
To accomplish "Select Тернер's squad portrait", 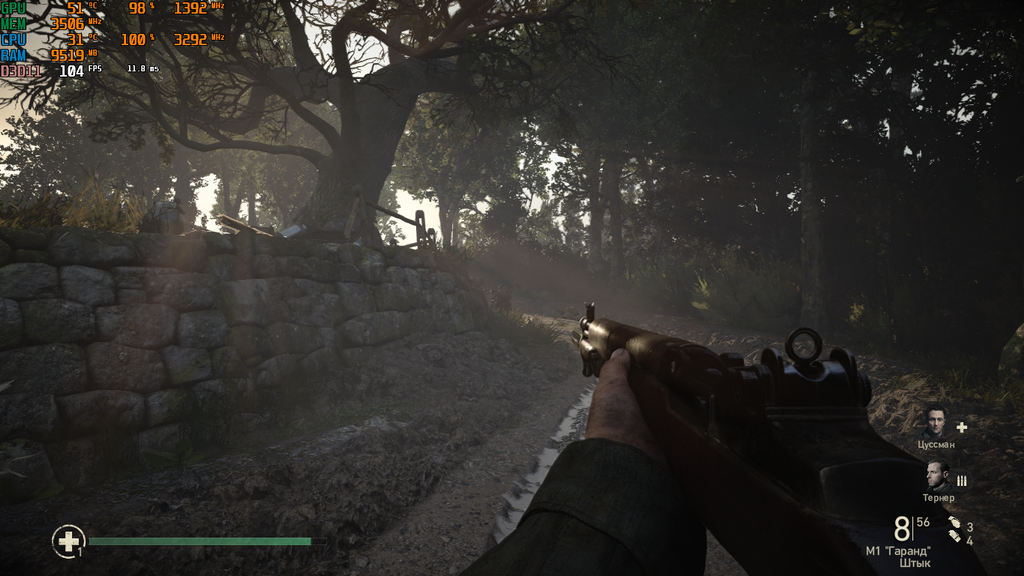I will coord(936,476).
